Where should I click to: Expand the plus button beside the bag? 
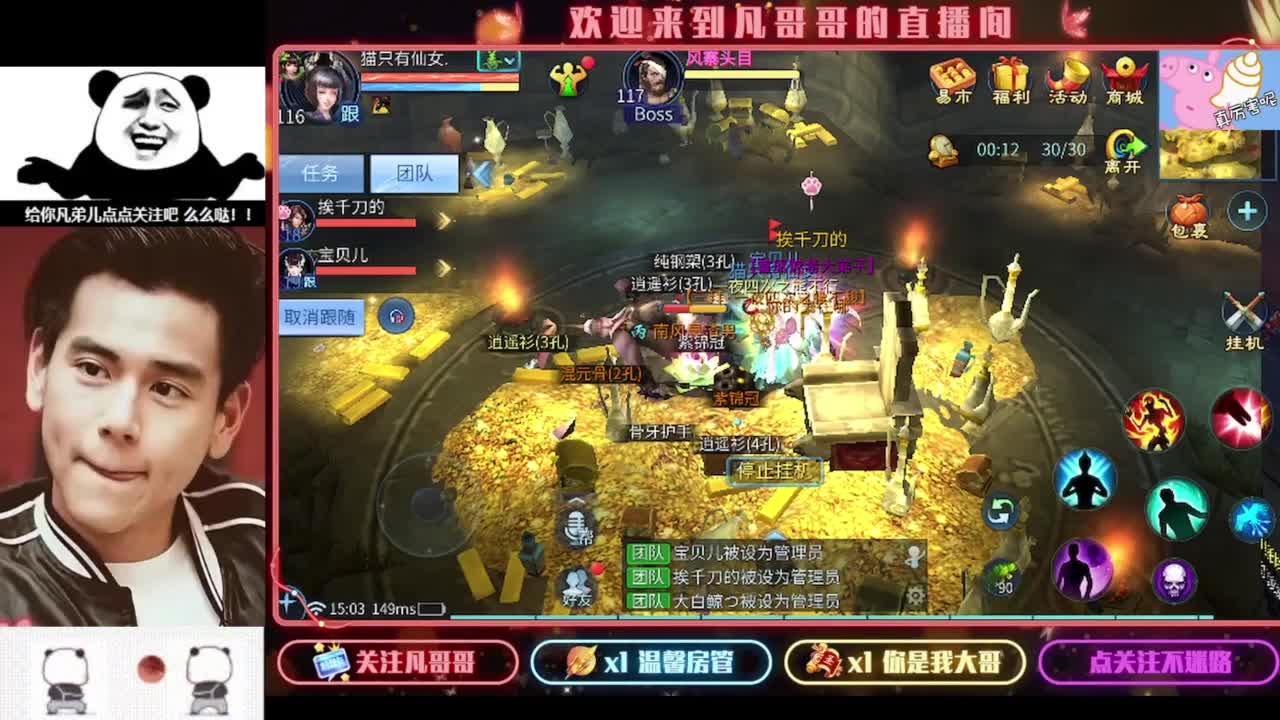pyautogui.click(x=1247, y=210)
